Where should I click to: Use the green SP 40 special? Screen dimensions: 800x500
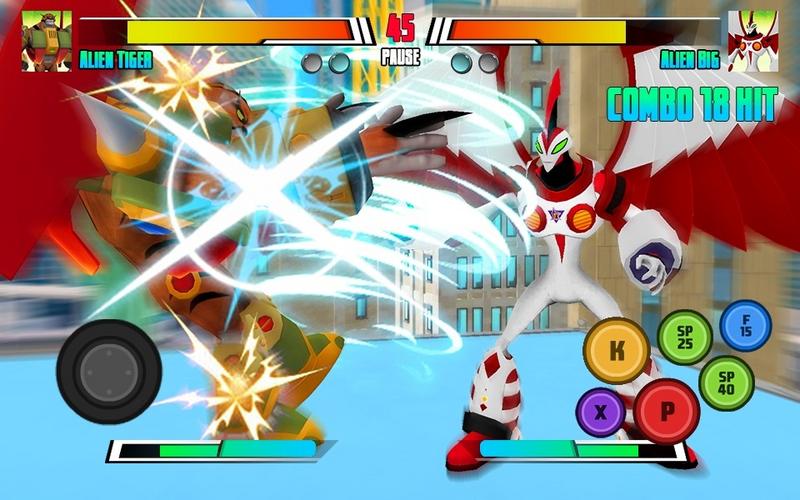[x=726, y=383]
